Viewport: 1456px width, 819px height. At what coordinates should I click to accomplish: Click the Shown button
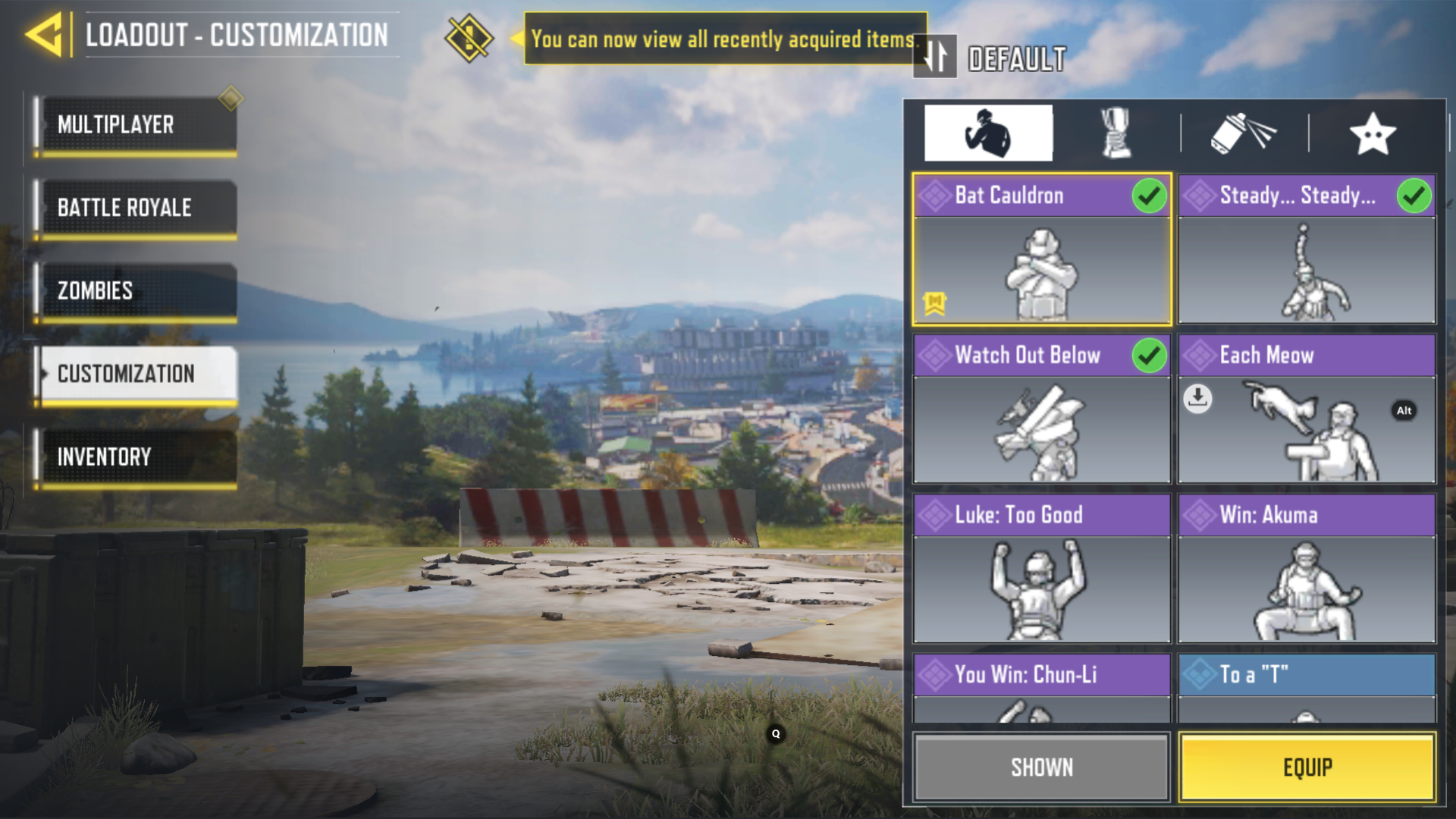pyautogui.click(x=1041, y=767)
